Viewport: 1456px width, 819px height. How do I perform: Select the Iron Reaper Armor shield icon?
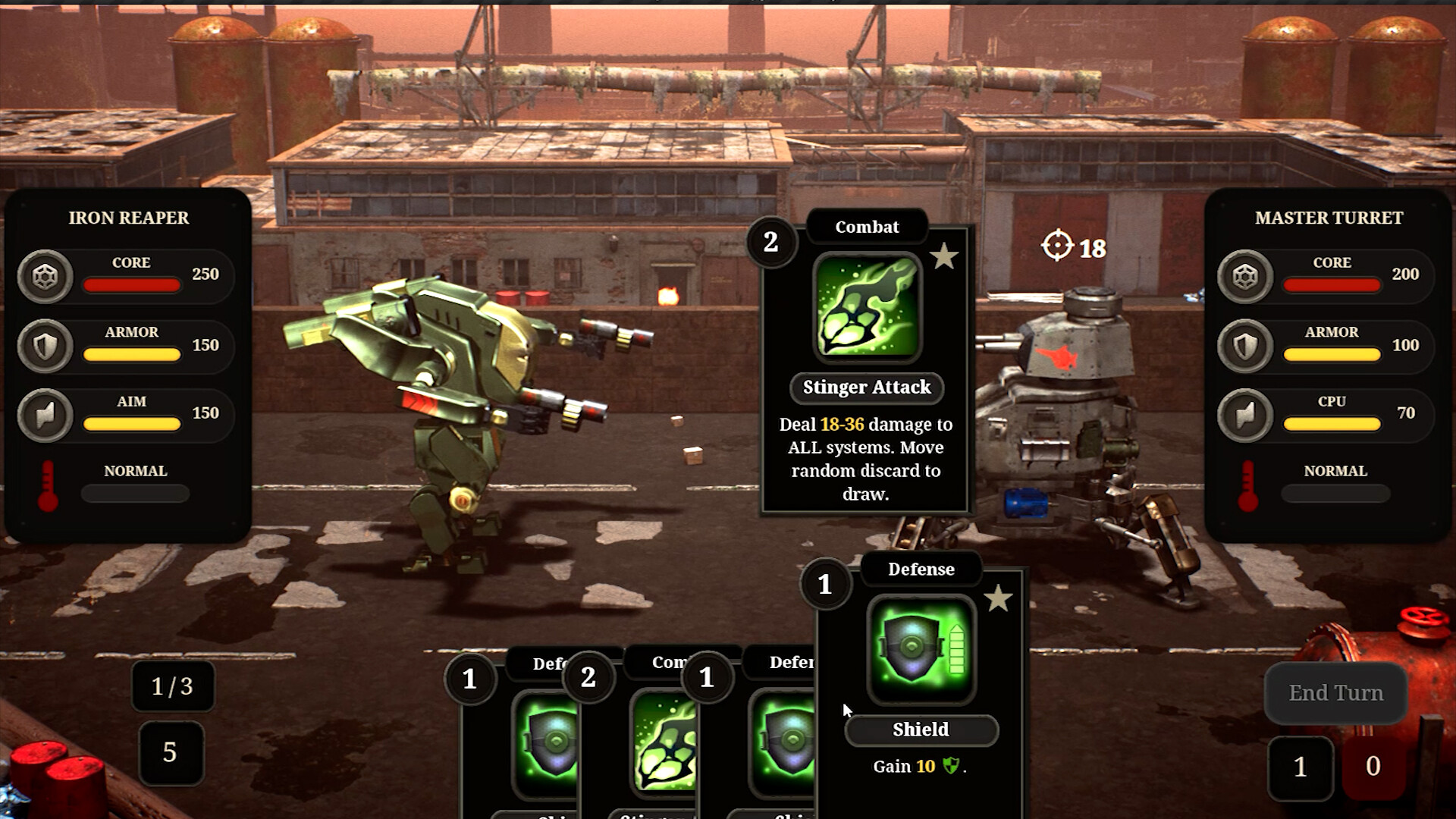click(x=45, y=347)
